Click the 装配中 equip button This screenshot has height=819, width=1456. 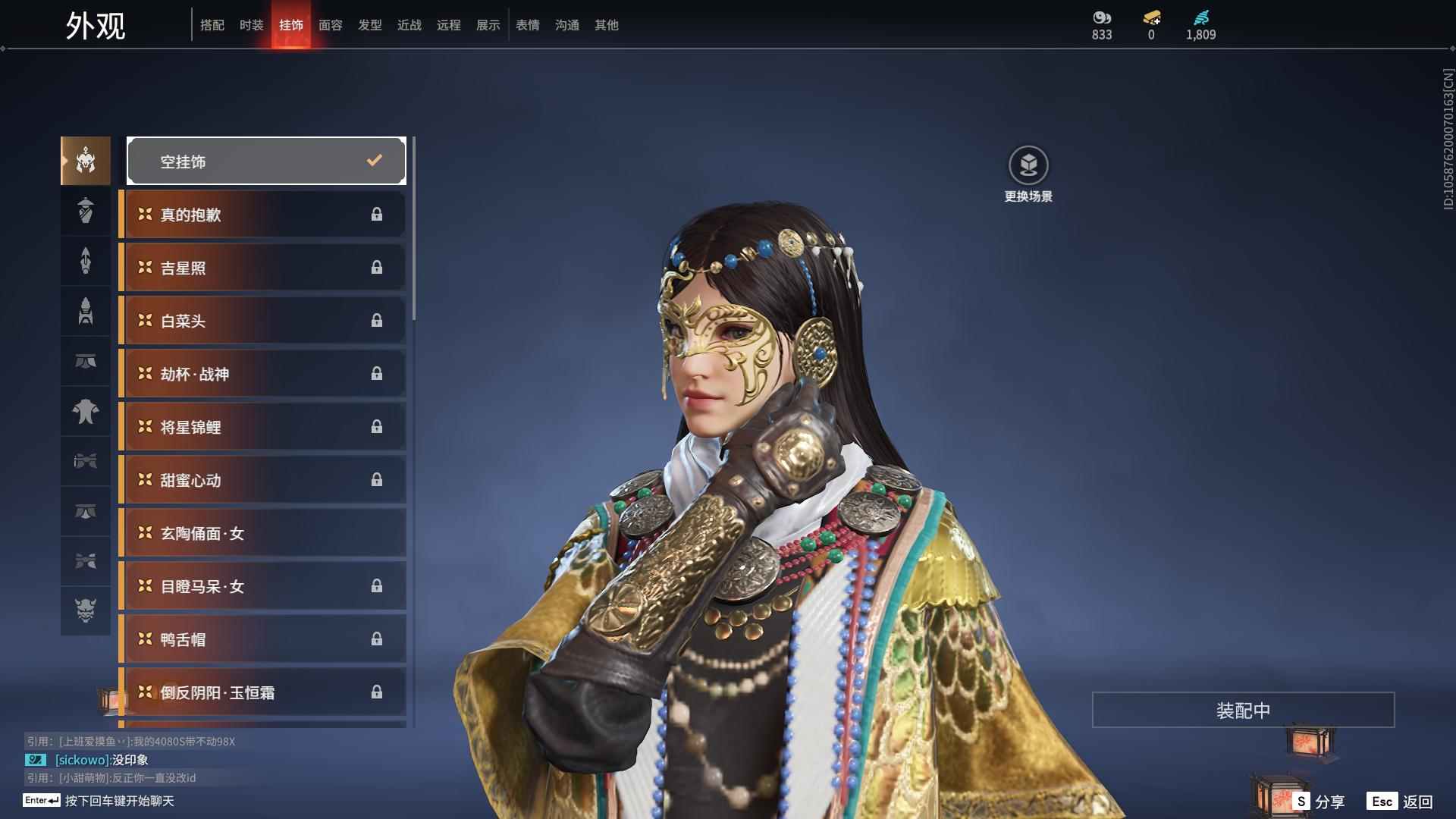(1243, 710)
